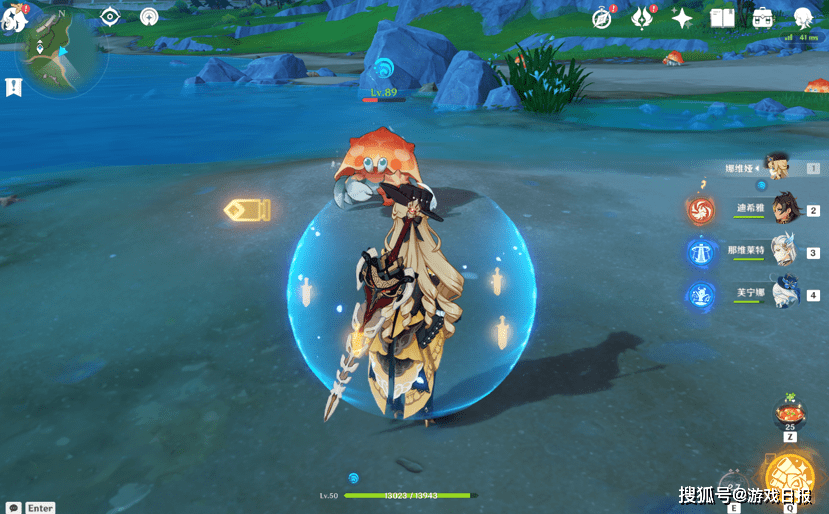The height and width of the screenshot is (514, 829).
Task: Switch to party member 芙宁娜
Action: (x=786, y=293)
